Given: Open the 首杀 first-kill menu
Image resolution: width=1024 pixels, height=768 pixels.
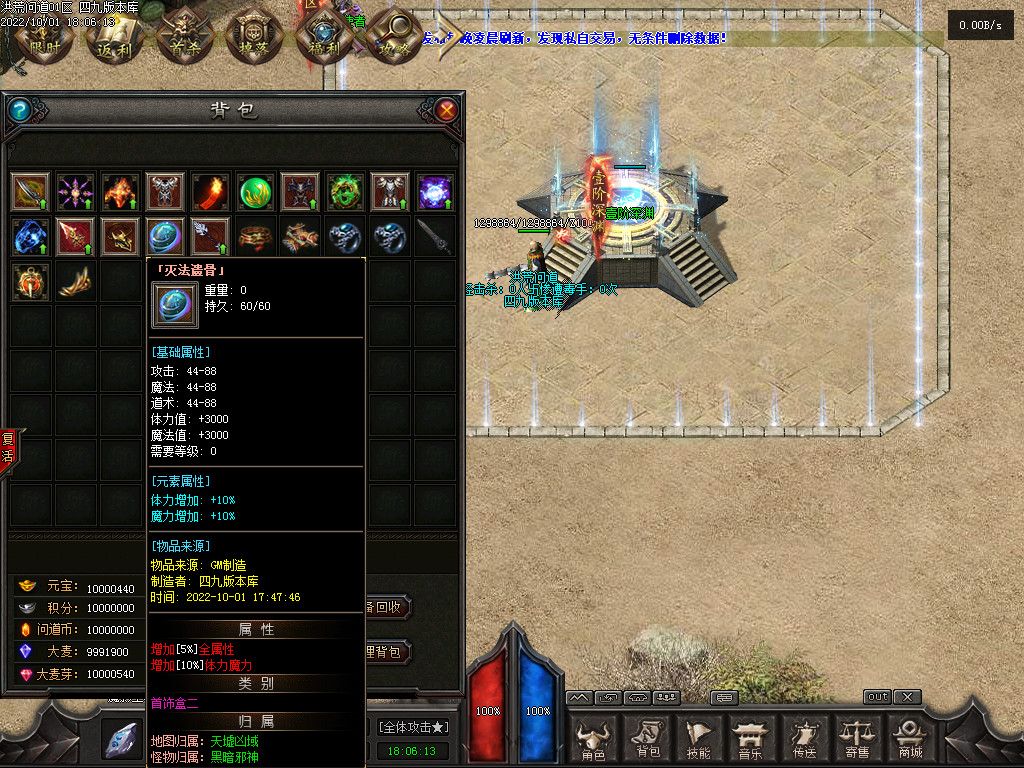Looking at the screenshot, I should point(182,37).
